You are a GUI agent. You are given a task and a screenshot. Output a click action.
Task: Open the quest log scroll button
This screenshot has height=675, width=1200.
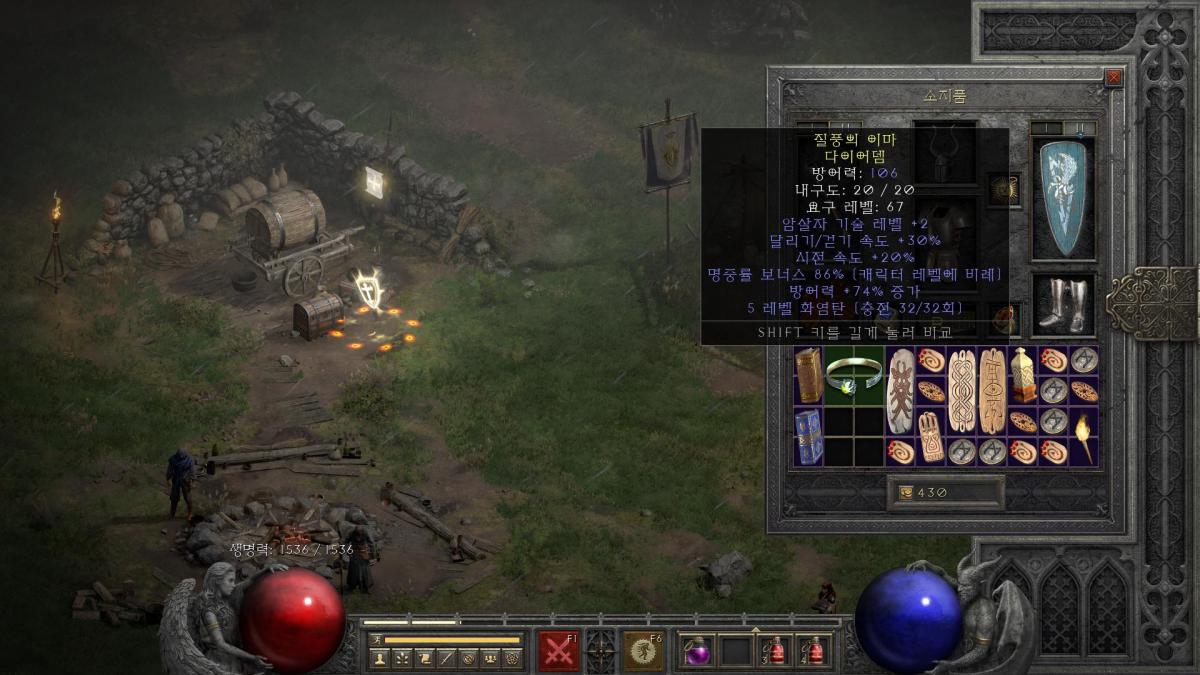[424, 658]
